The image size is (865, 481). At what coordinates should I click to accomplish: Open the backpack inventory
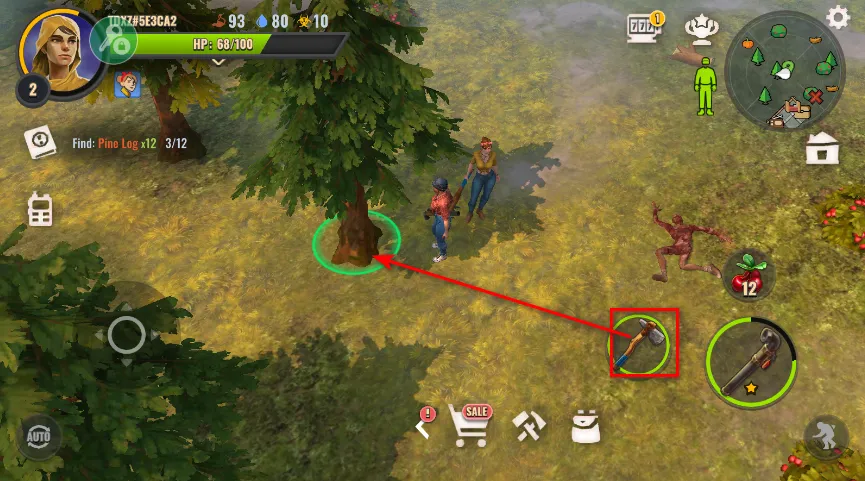tap(585, 427)
